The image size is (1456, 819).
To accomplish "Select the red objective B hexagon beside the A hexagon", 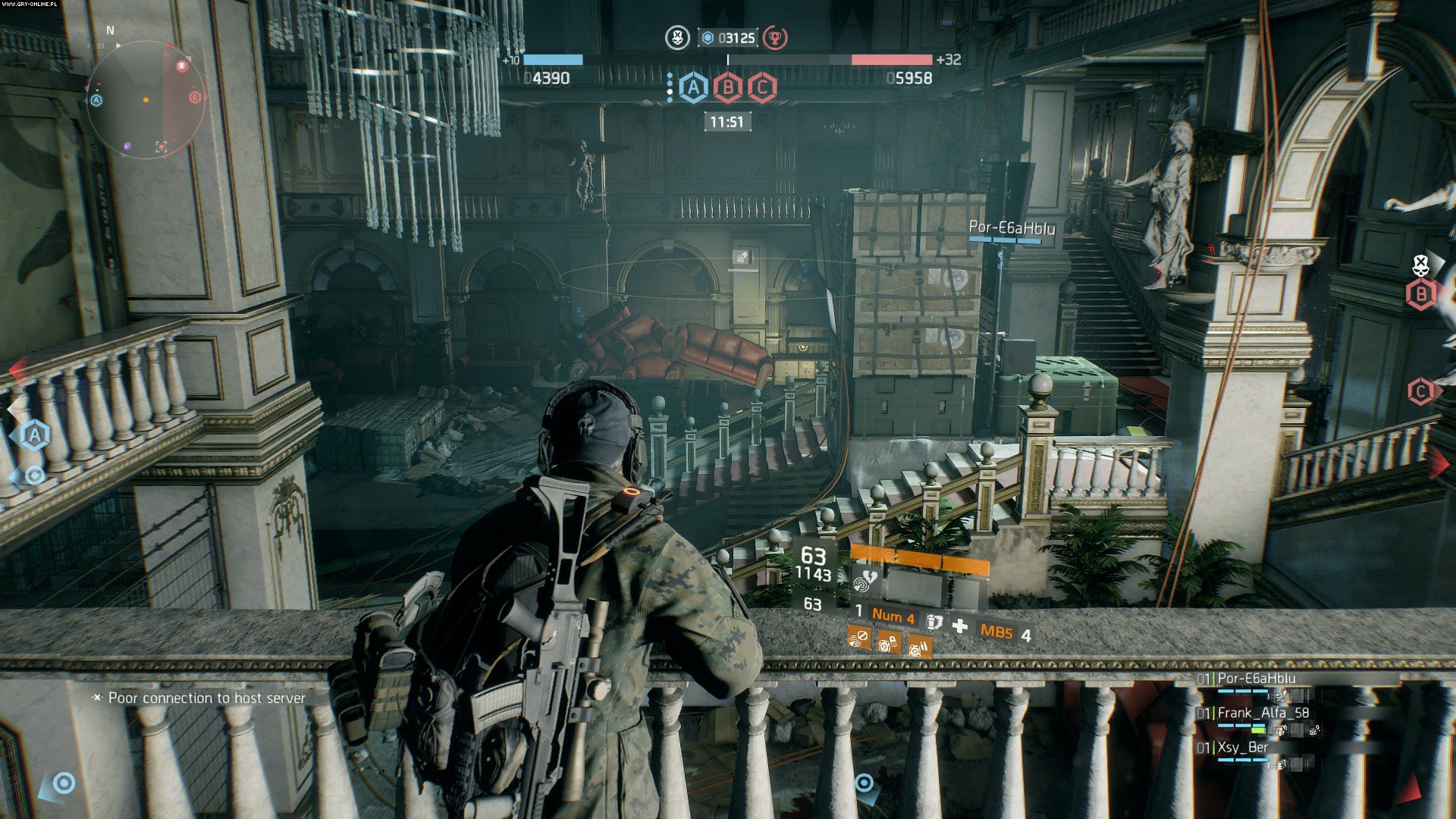I will [x=728, y=88].
